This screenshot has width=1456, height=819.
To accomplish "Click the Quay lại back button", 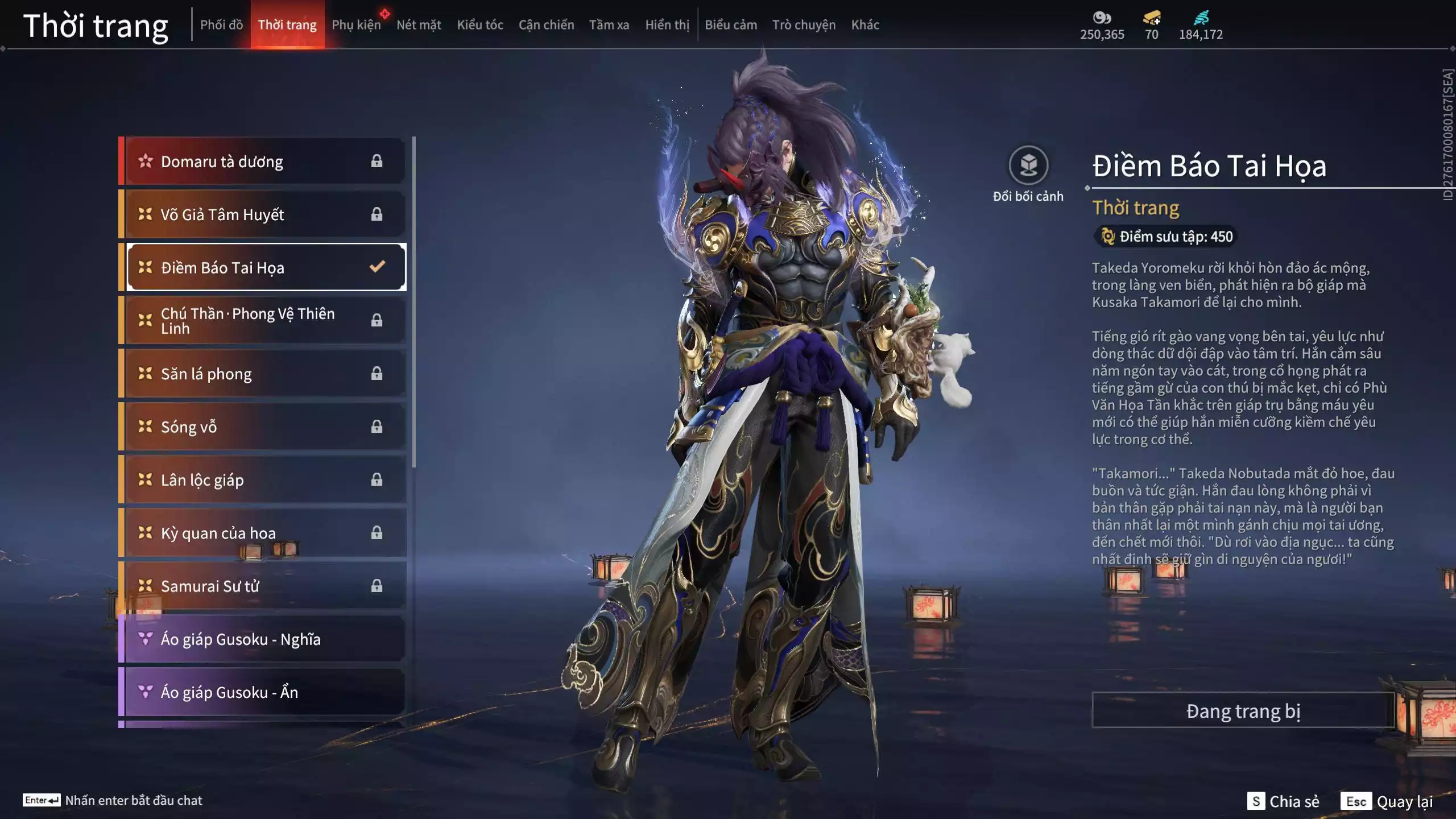I will [x=1388, y=801].
